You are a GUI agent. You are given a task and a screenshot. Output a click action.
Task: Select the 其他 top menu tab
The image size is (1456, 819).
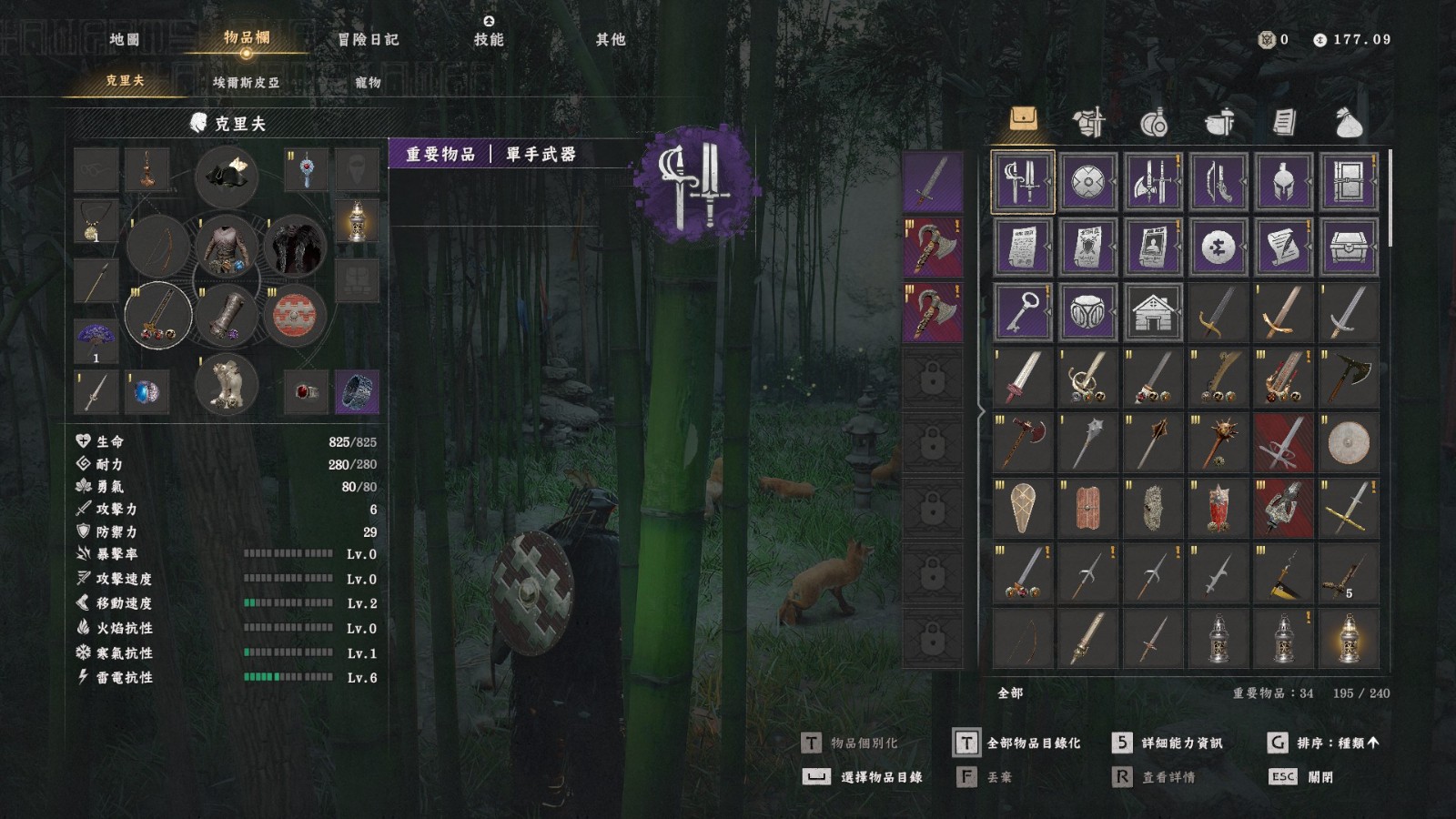pyautogui.click(x=611, y=39)
